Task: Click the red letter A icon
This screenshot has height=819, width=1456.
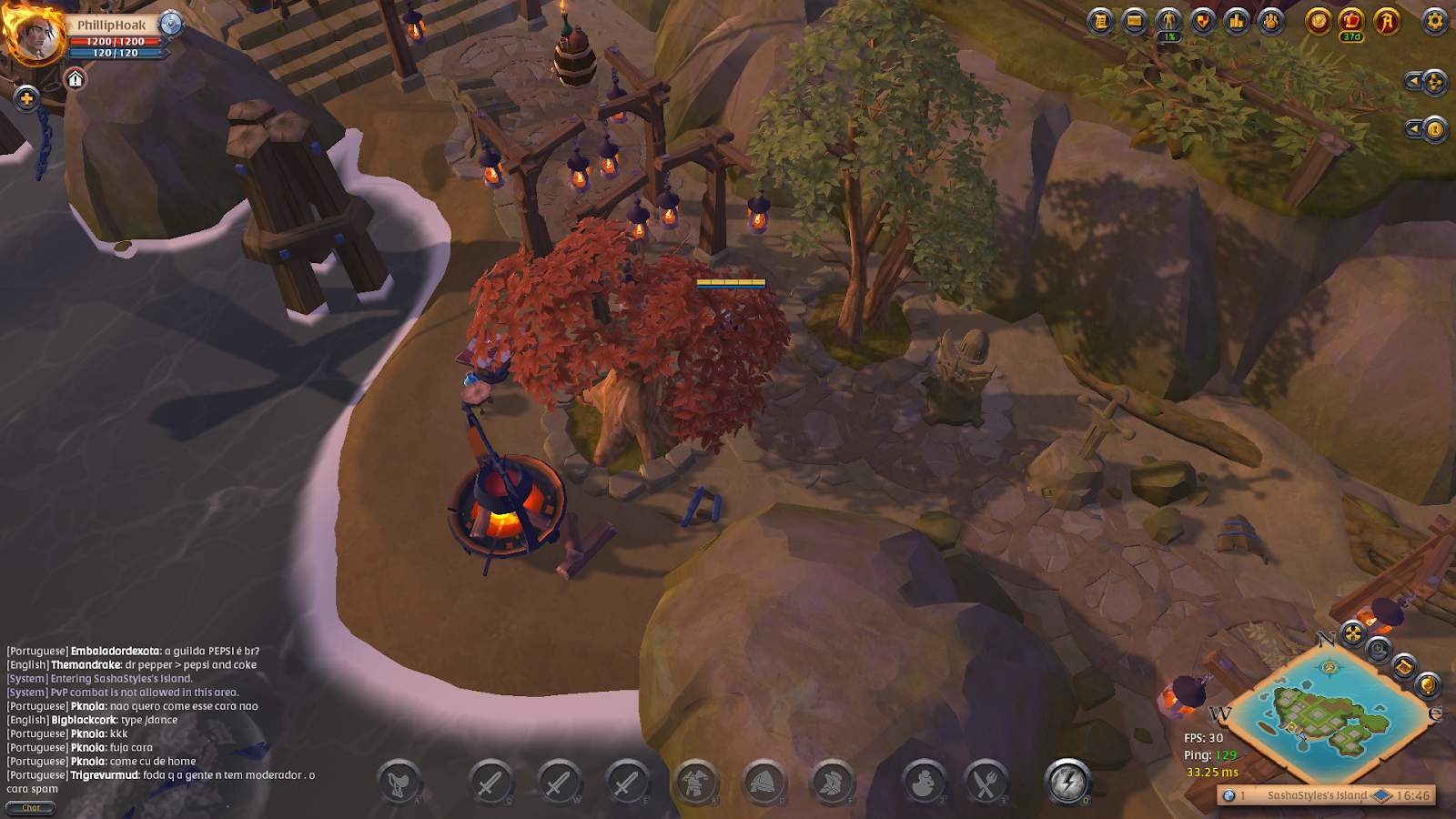Action: (1387, 21)
